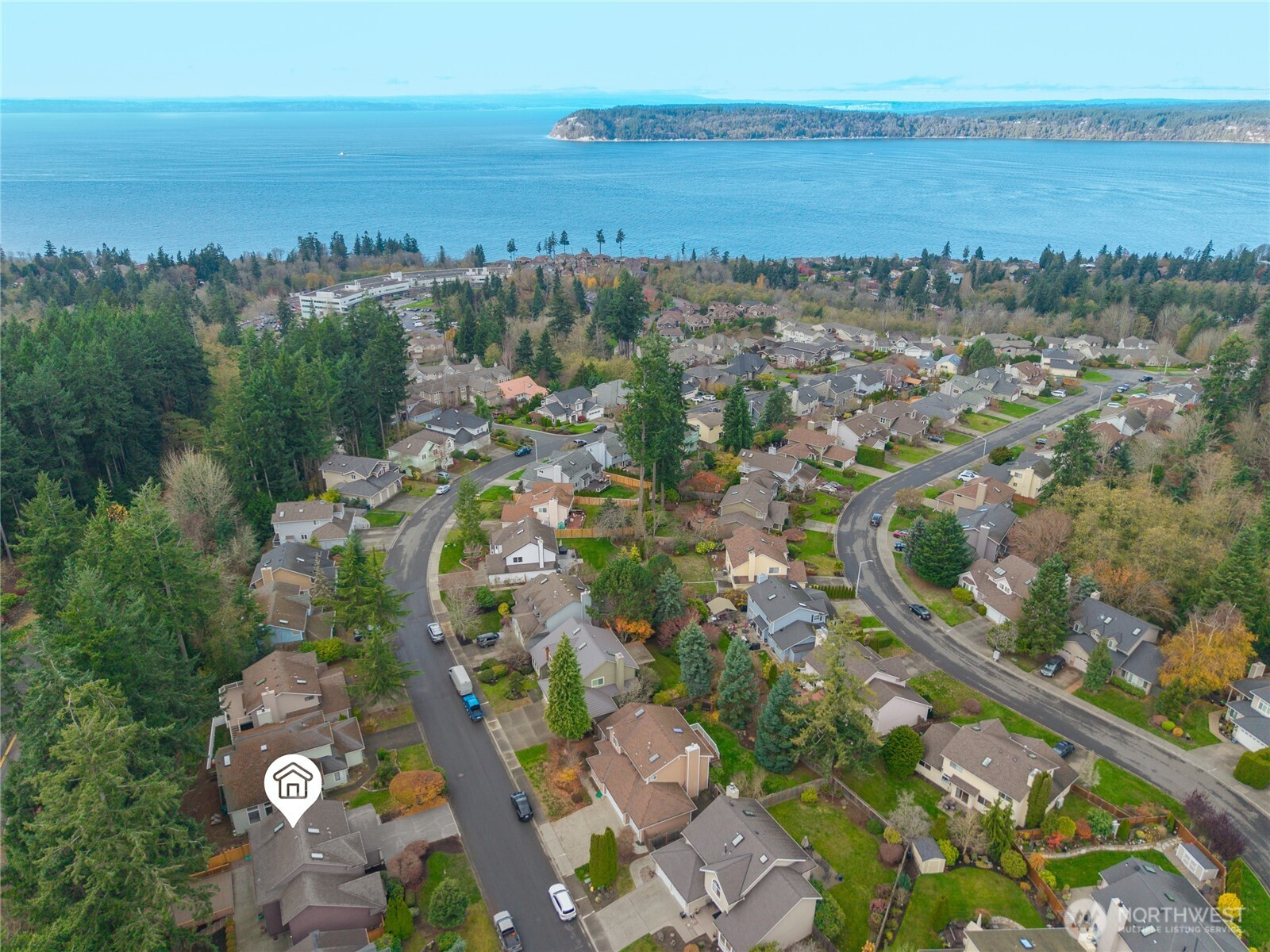Click the white house location pin marker

click(293, 785)
